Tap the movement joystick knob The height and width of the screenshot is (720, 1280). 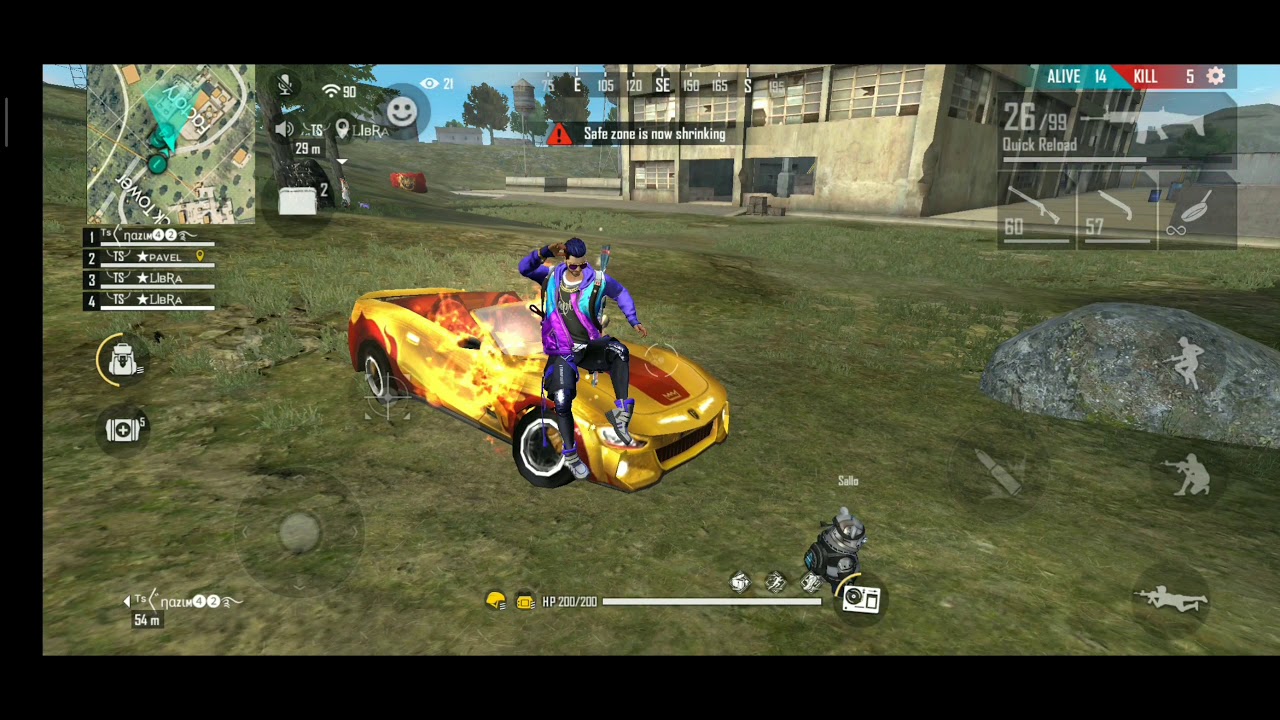click(299, 533)
